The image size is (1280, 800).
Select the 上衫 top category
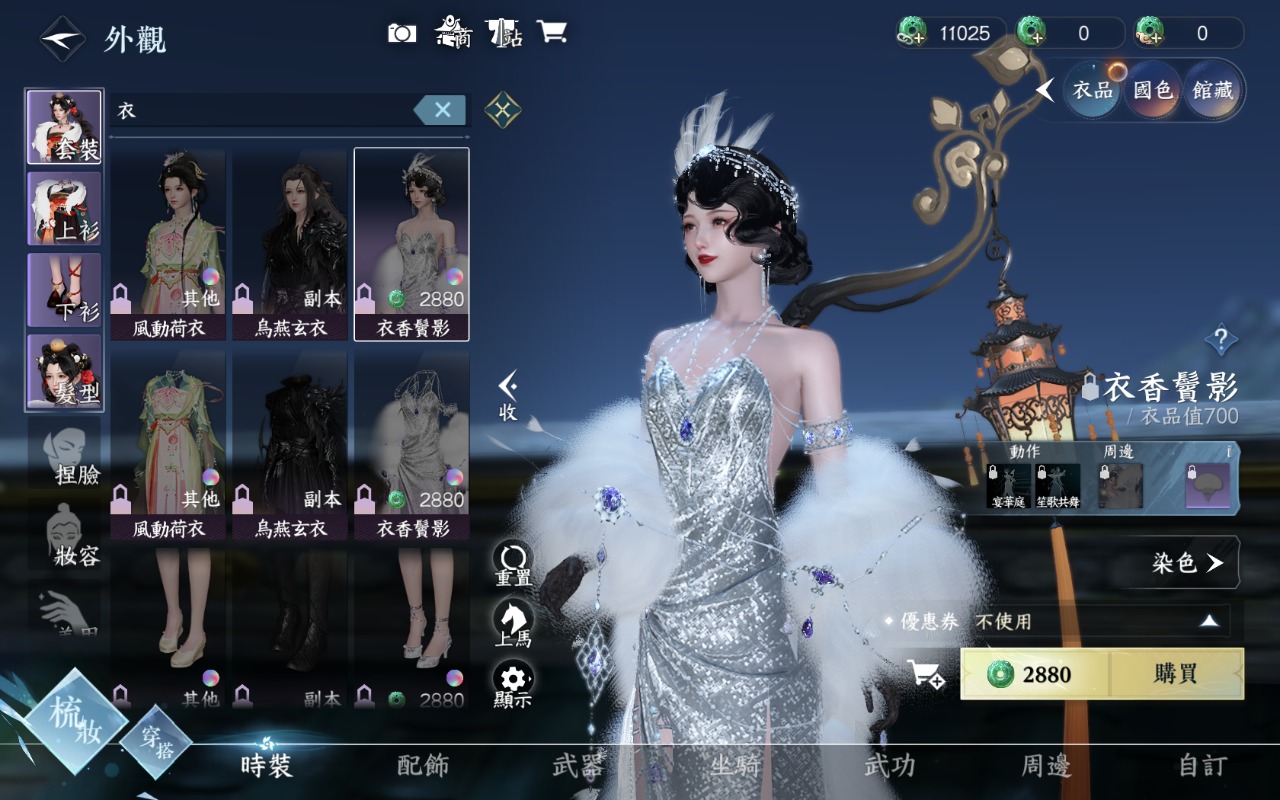click(x=64, y=208)
